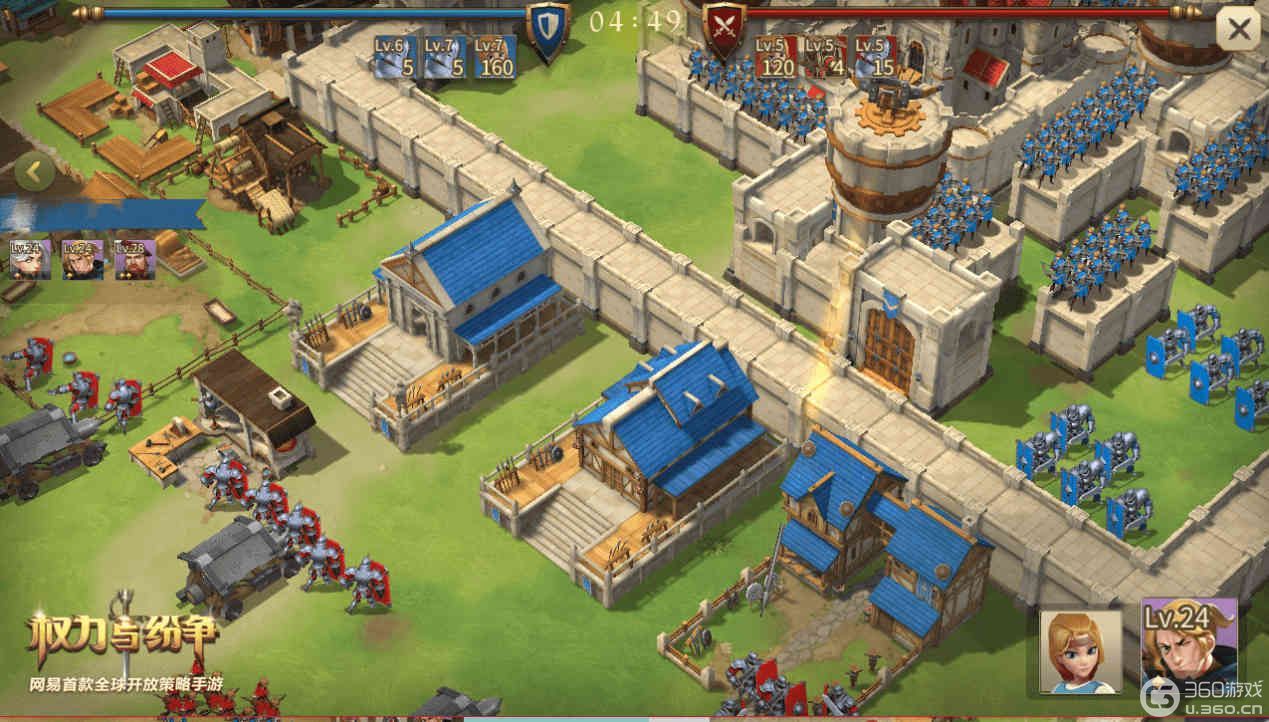Collapse the side panel with the left arrow
The height and width of the screenshot is (722, 1269).
[x=34, y=172]
